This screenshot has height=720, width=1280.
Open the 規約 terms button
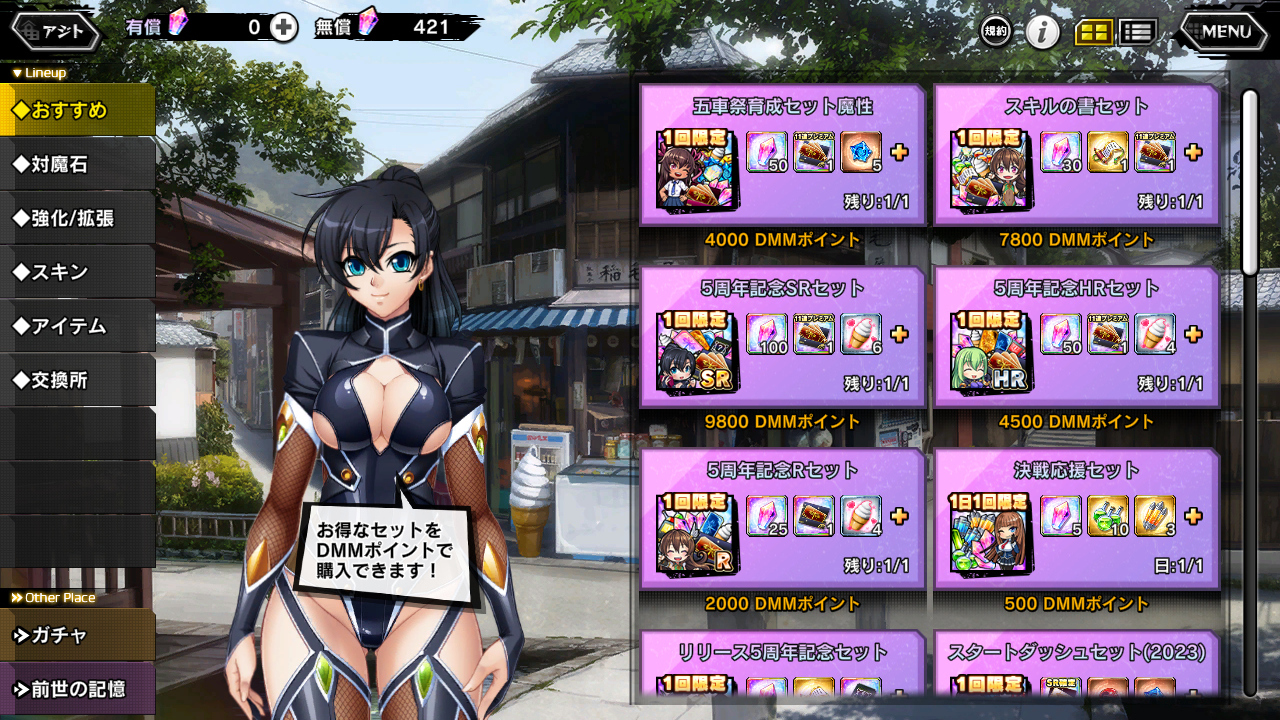996,32
